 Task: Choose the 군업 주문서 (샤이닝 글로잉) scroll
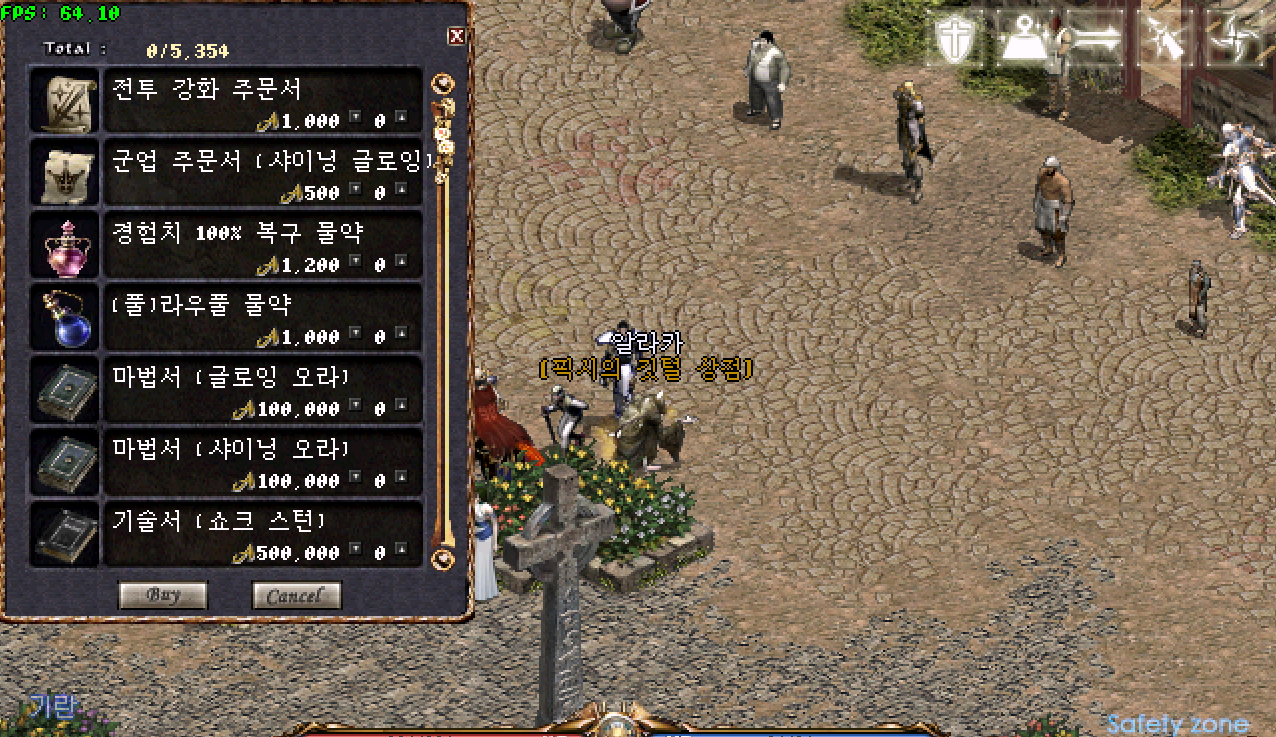click(65, 172)
